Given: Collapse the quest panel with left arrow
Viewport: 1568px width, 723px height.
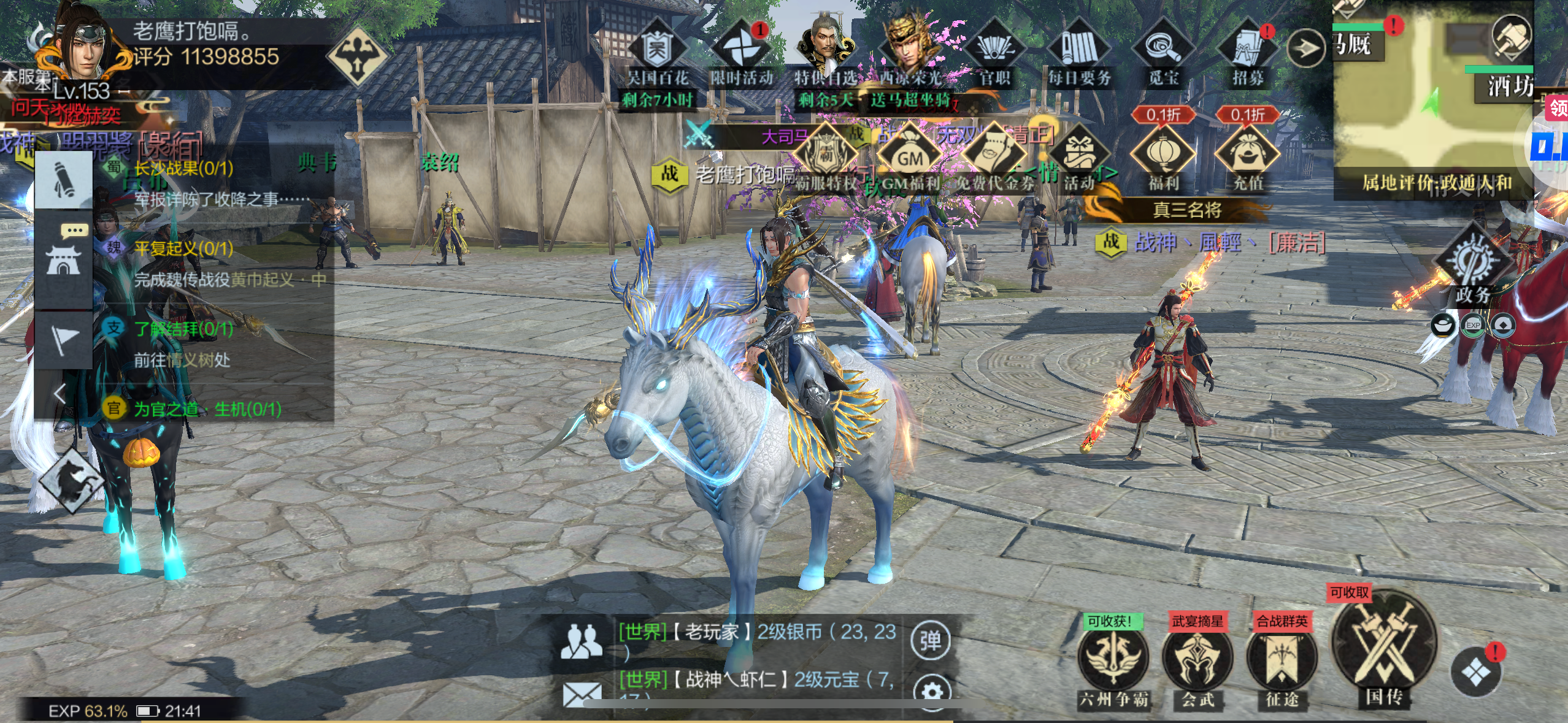Looking at the screenshot, I should tap(60, 393).
